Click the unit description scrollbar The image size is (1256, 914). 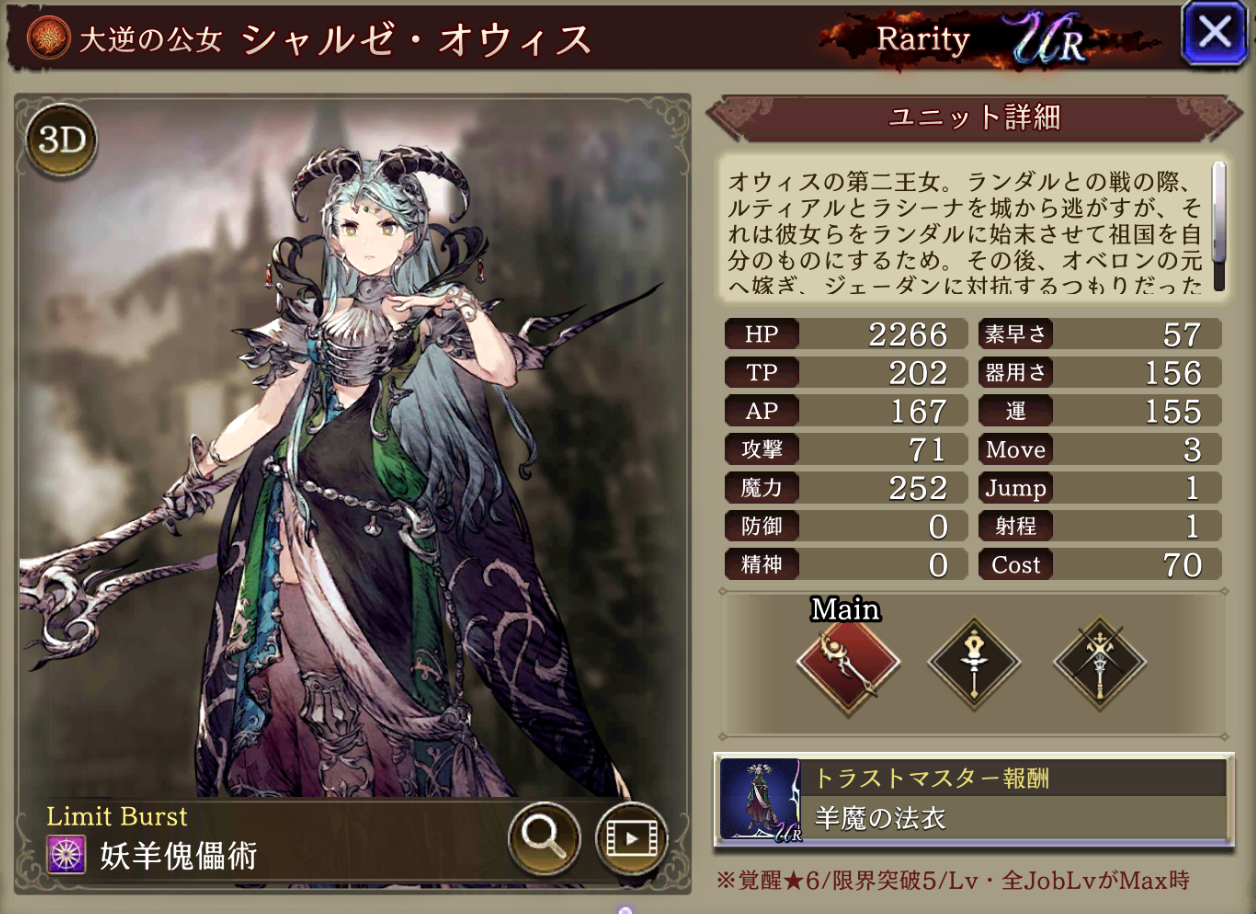coord(1219,226)
